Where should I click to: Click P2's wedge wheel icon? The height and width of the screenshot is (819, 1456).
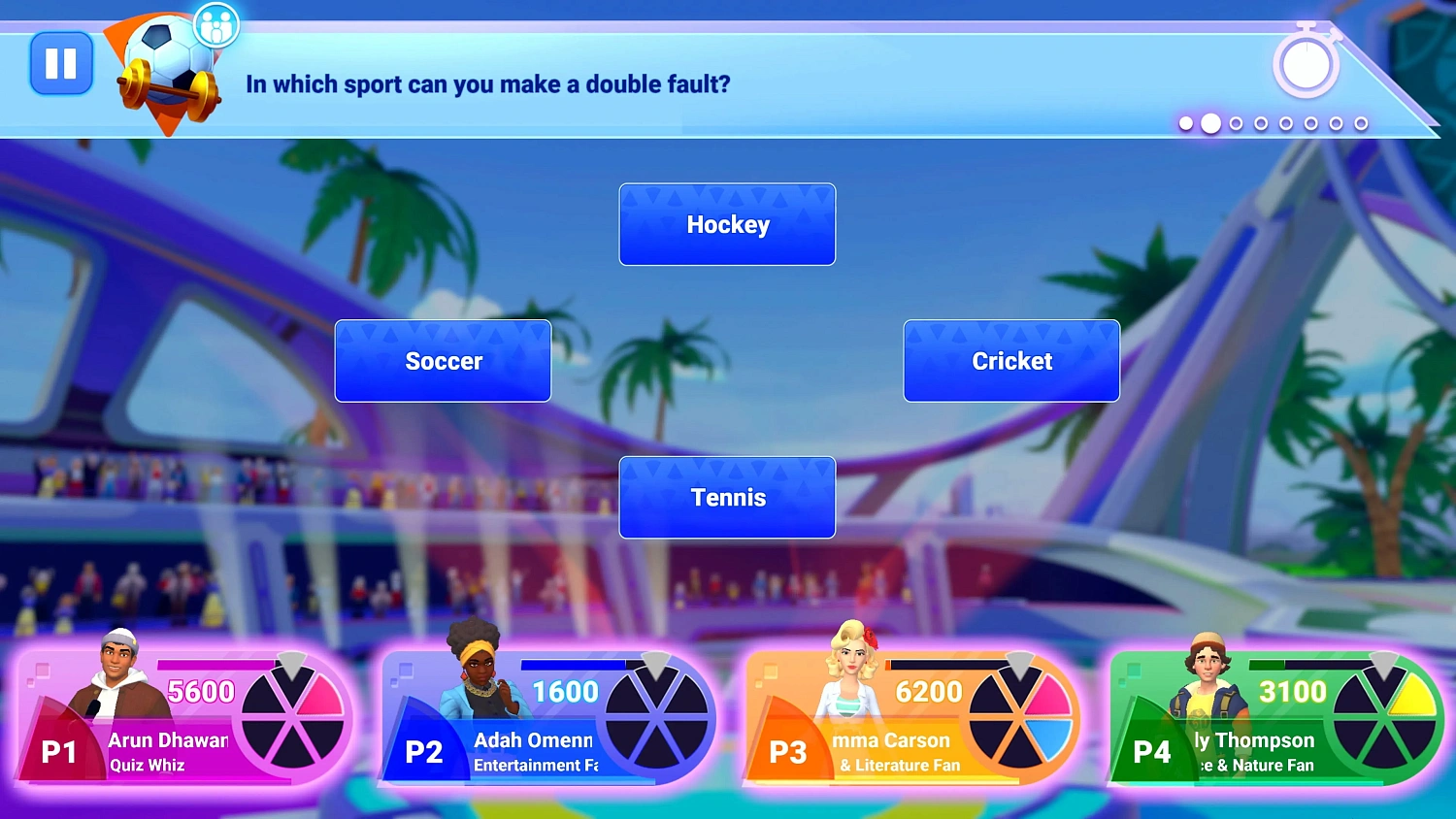(655, 718)
